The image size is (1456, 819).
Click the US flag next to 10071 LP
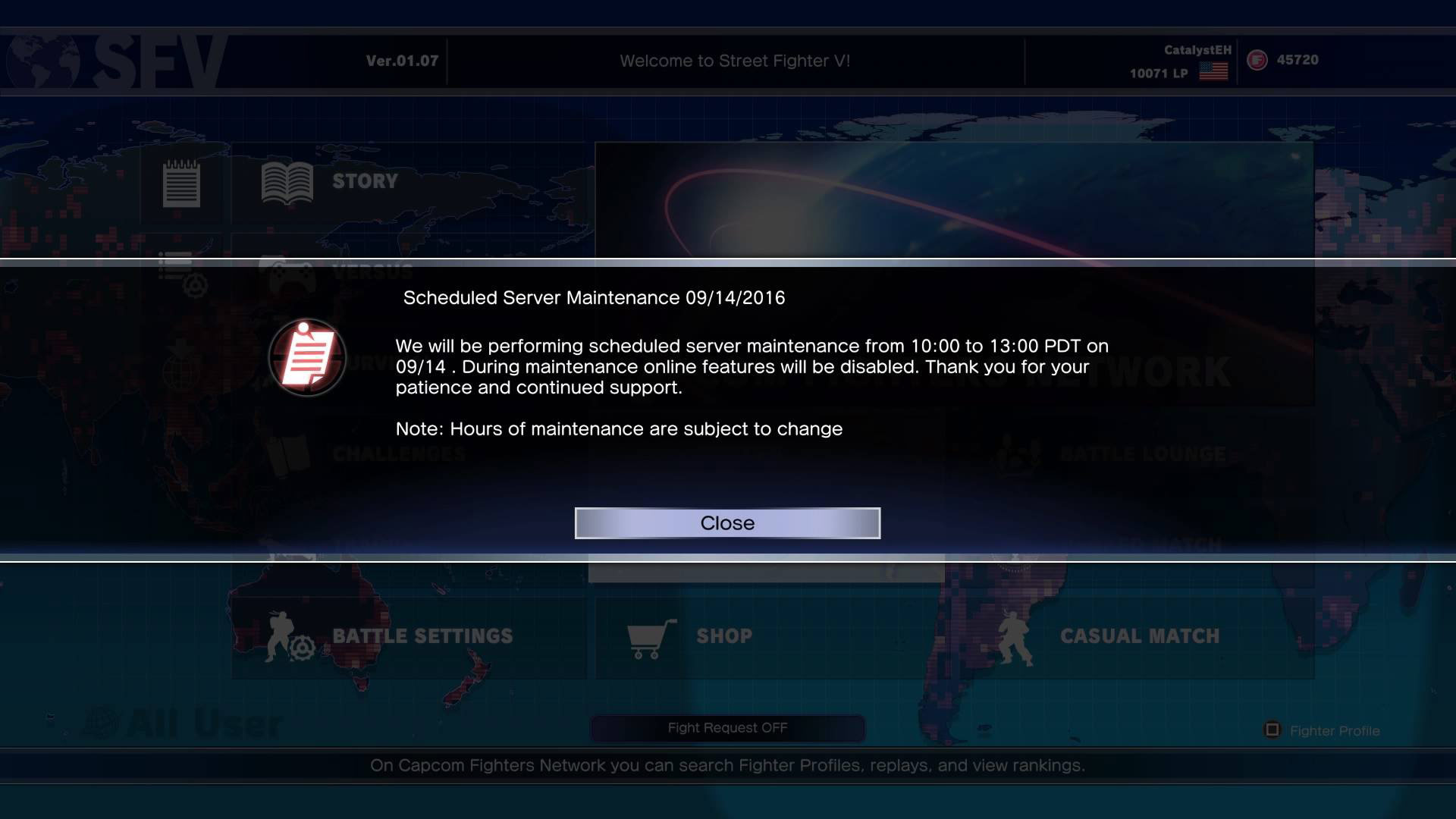1213,73
